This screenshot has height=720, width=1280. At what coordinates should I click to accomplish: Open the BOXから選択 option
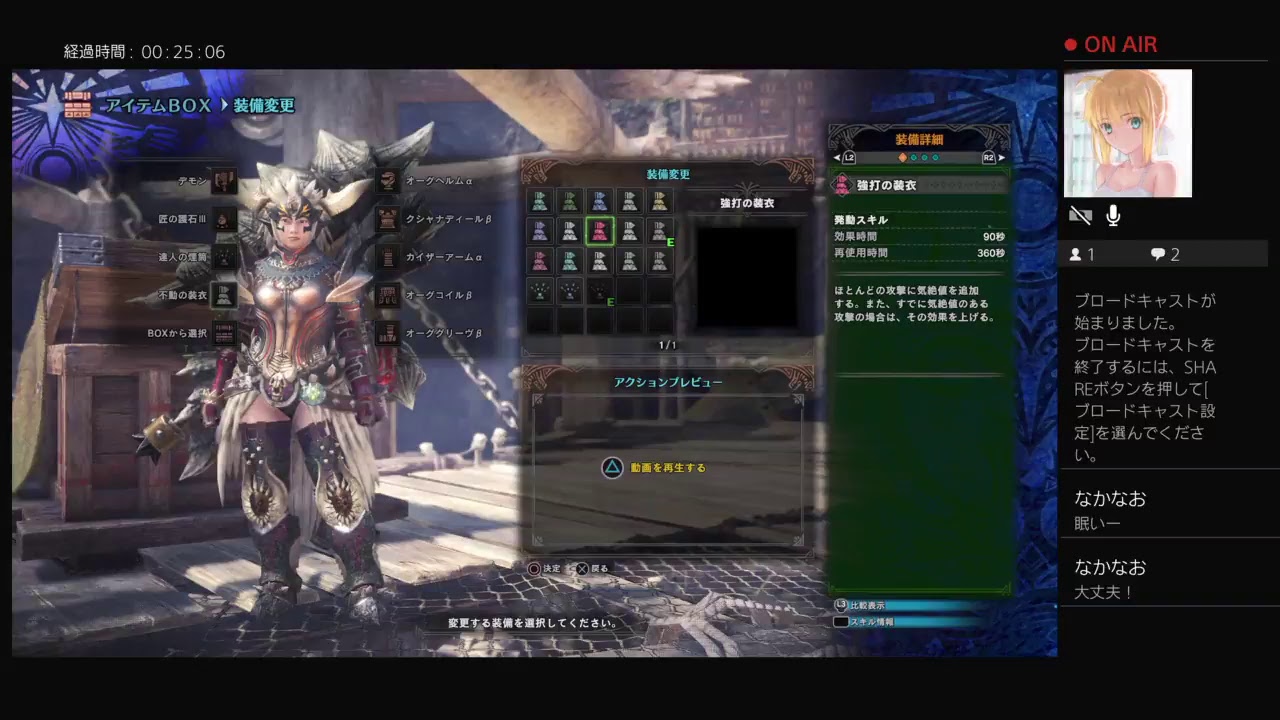[x=224, y=333]
